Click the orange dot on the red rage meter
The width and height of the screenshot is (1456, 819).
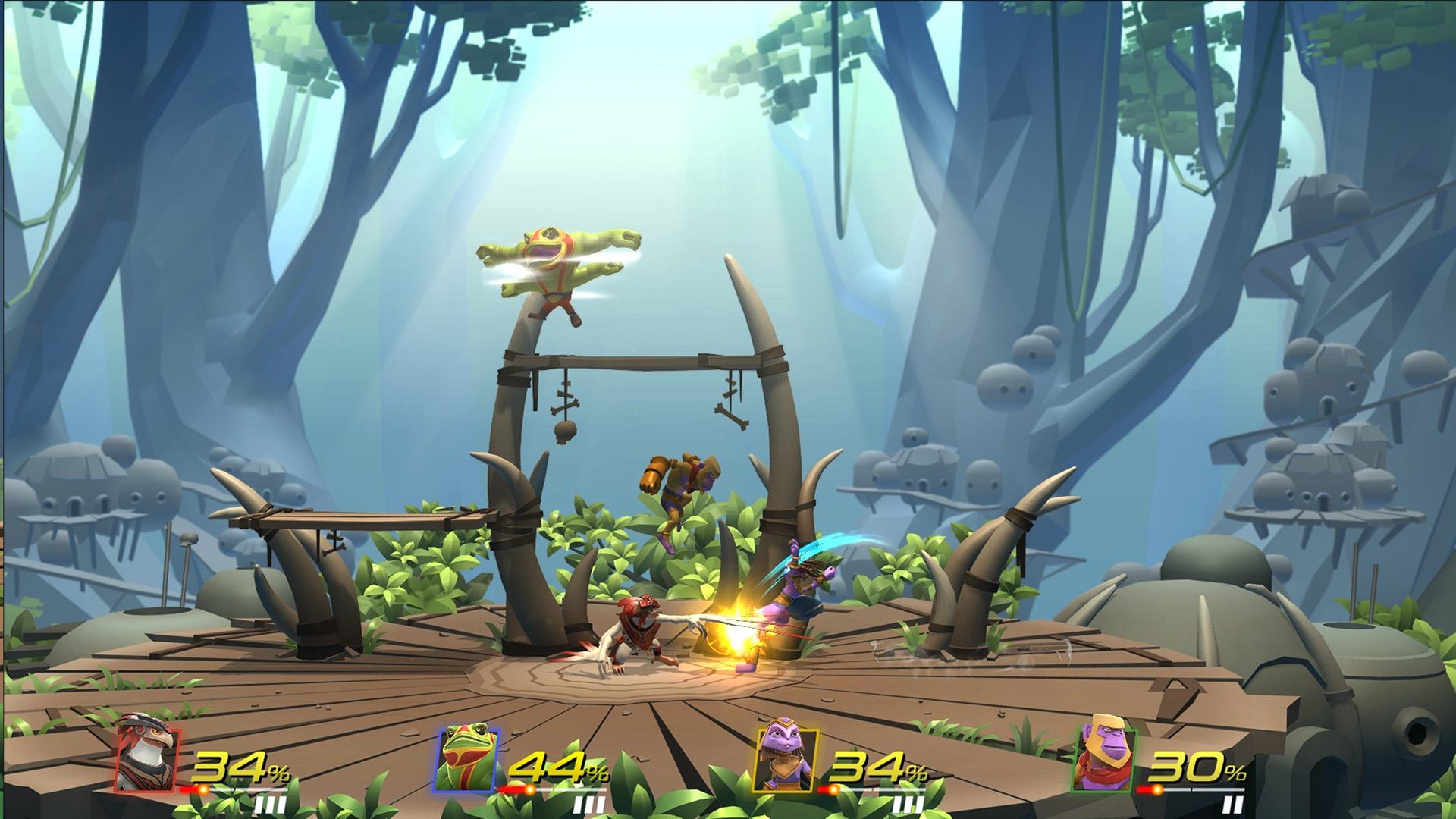(x=204, y=790)
